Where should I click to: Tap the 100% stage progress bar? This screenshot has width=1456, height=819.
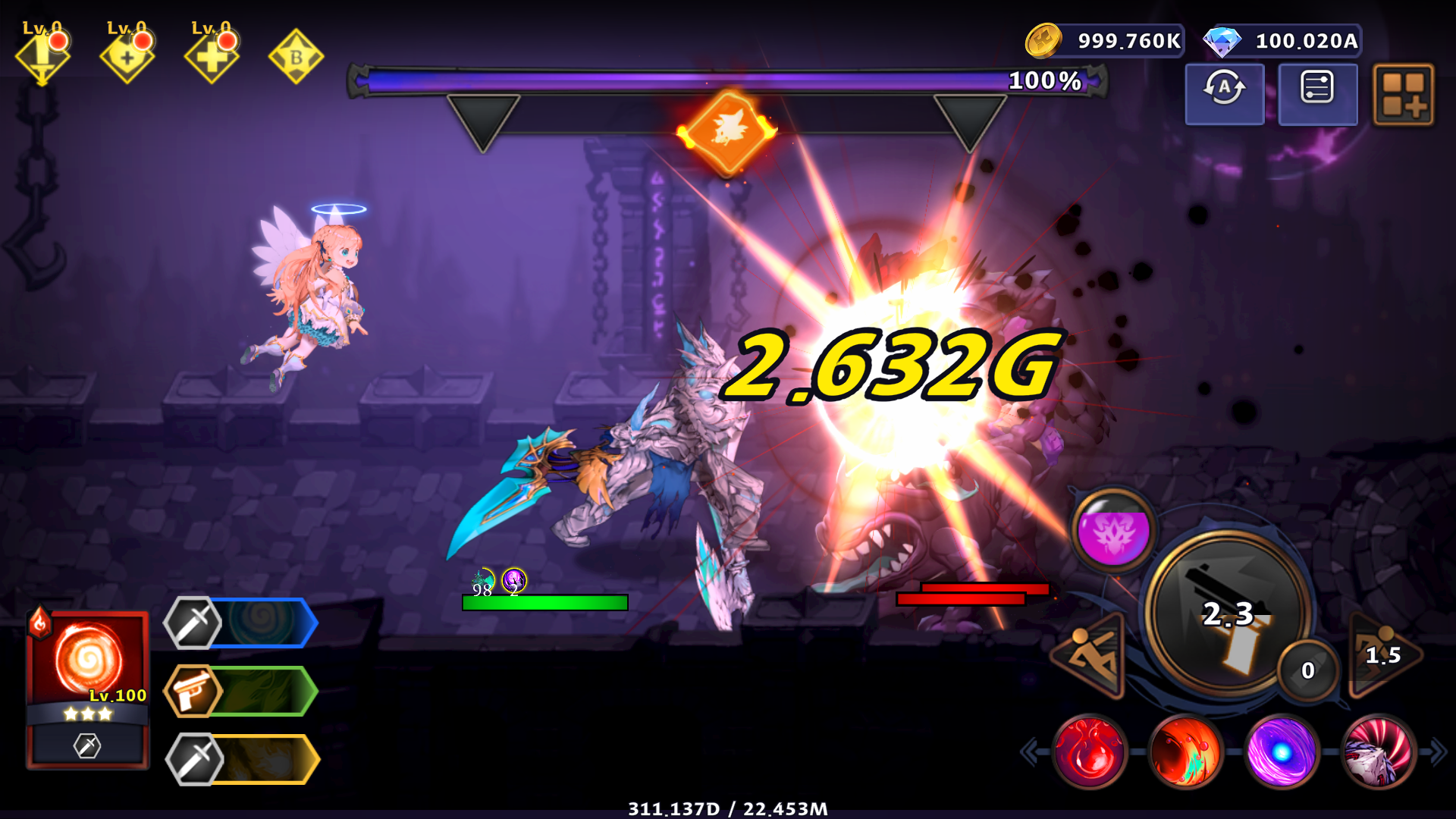click(x=728, y=82)
